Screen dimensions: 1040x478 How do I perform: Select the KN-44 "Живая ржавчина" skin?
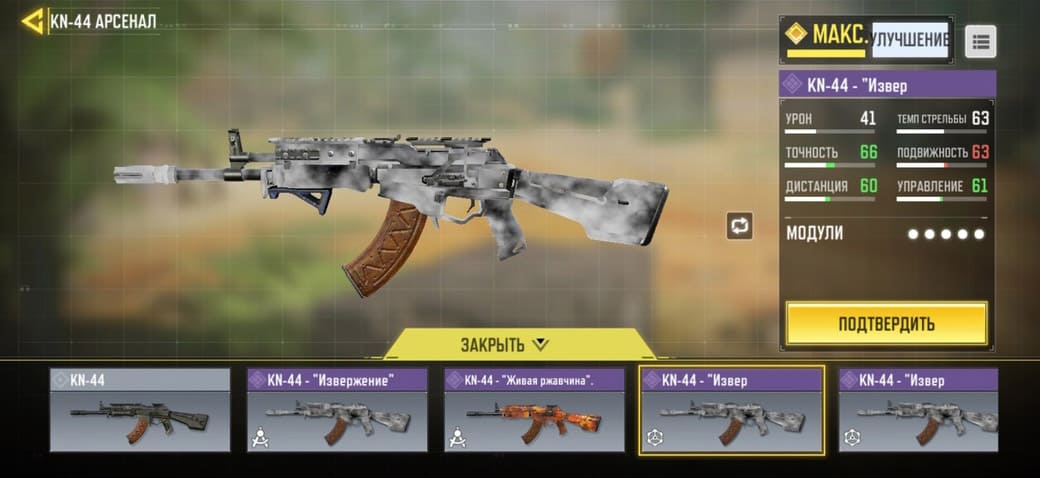click(534, 410)
